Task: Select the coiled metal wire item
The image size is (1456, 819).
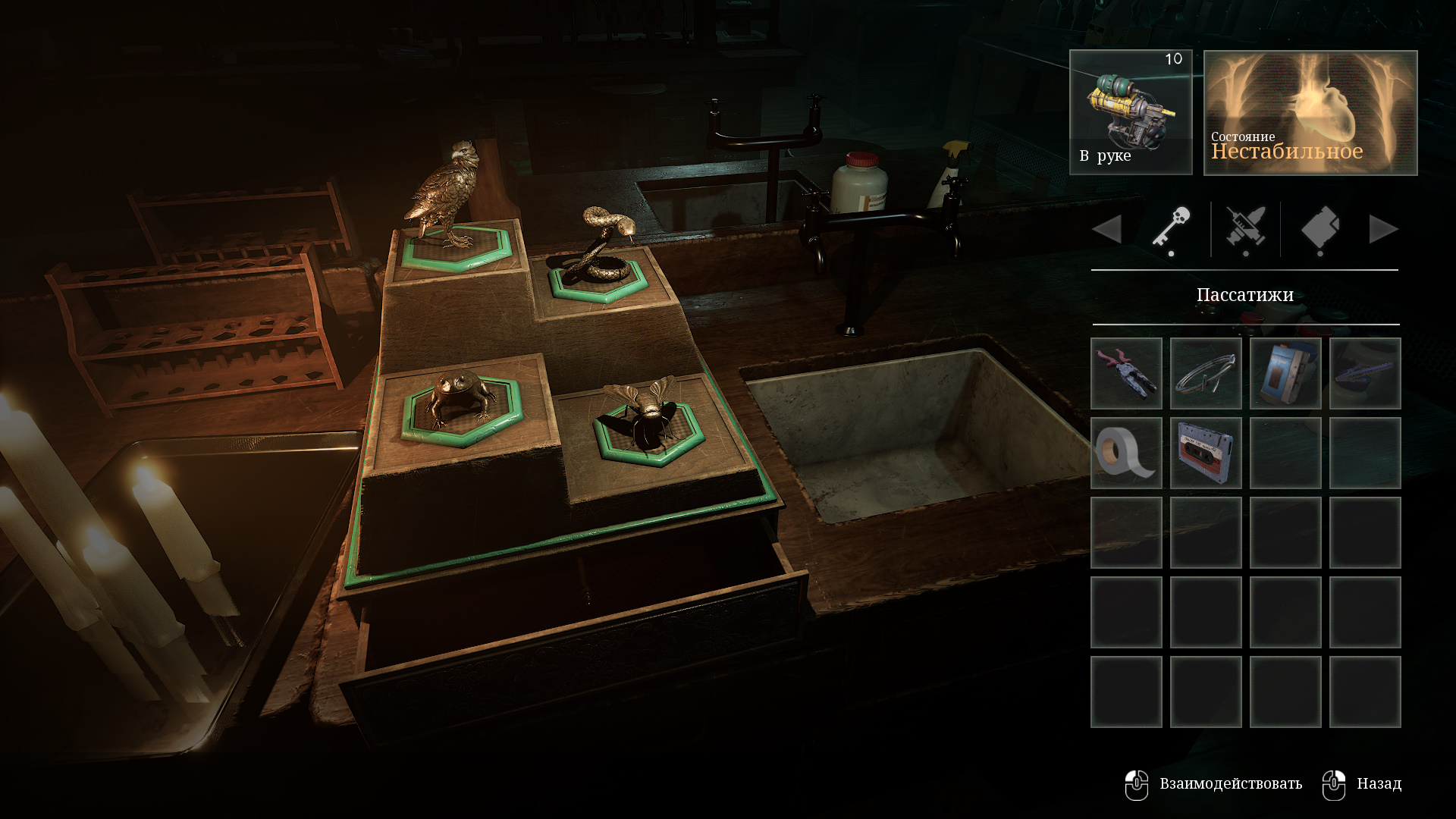Action: pos(1206,374)
